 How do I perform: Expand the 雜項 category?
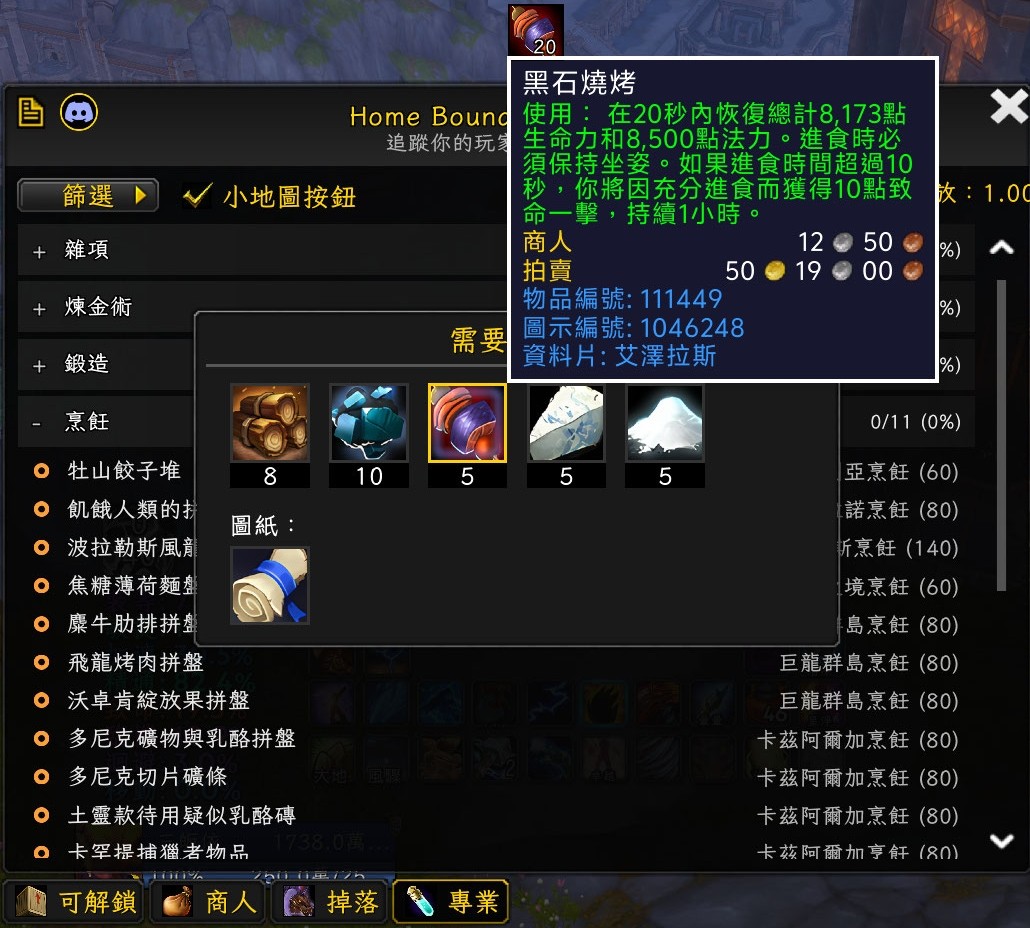[x=40, y=251]
